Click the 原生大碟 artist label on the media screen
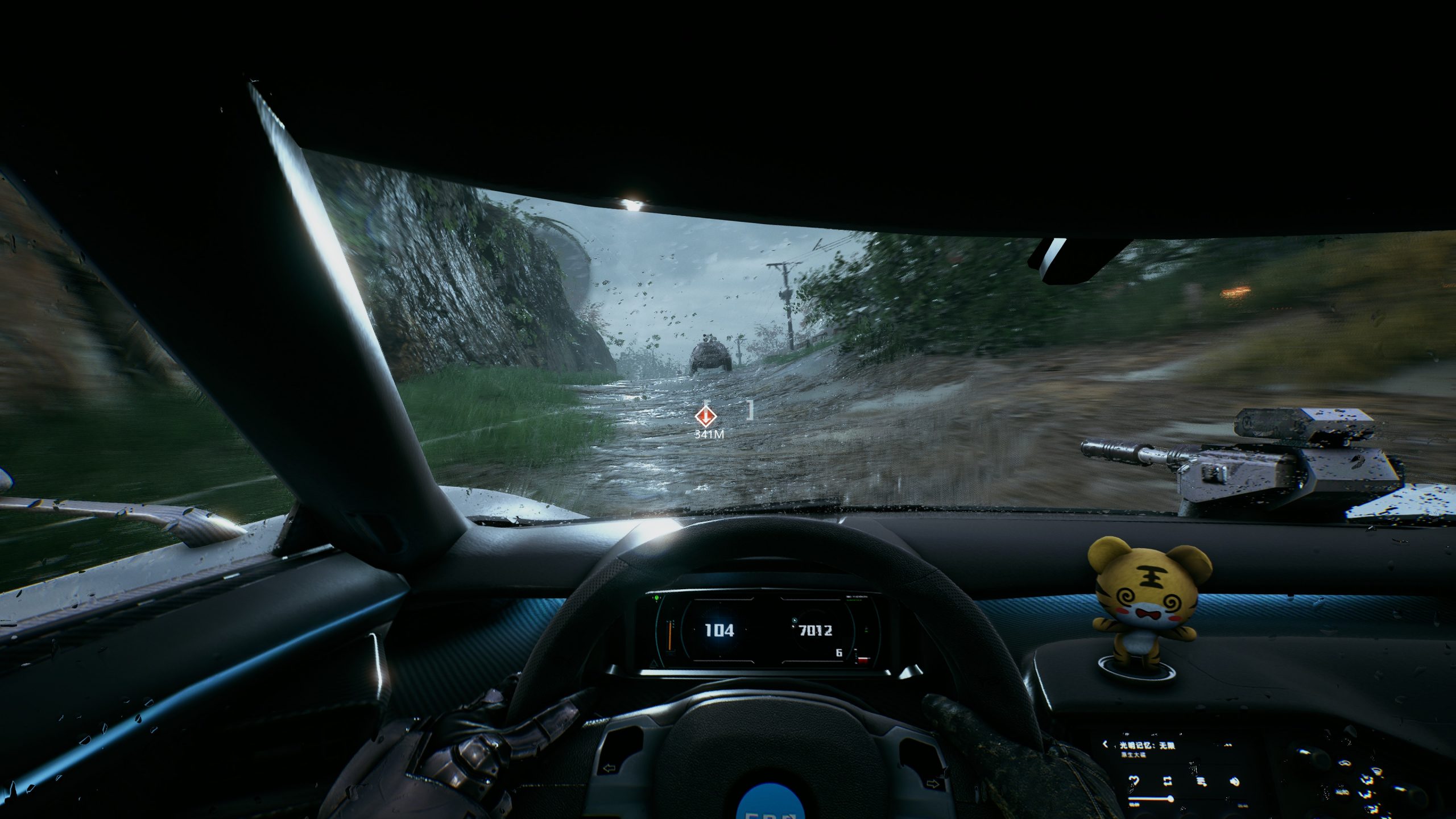The width and height of the screenshot is (1456, 819). point(1134,755)
